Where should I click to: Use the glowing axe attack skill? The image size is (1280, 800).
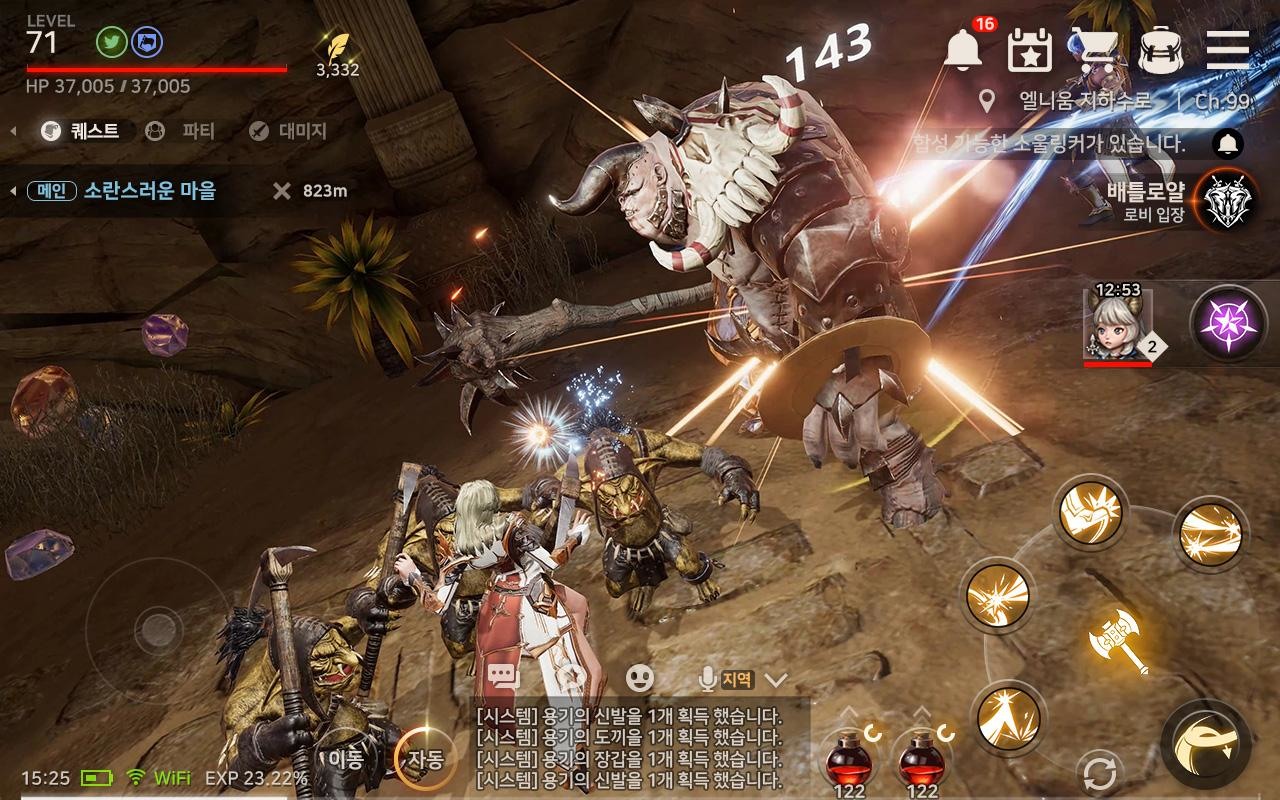tap(1118, 638)
